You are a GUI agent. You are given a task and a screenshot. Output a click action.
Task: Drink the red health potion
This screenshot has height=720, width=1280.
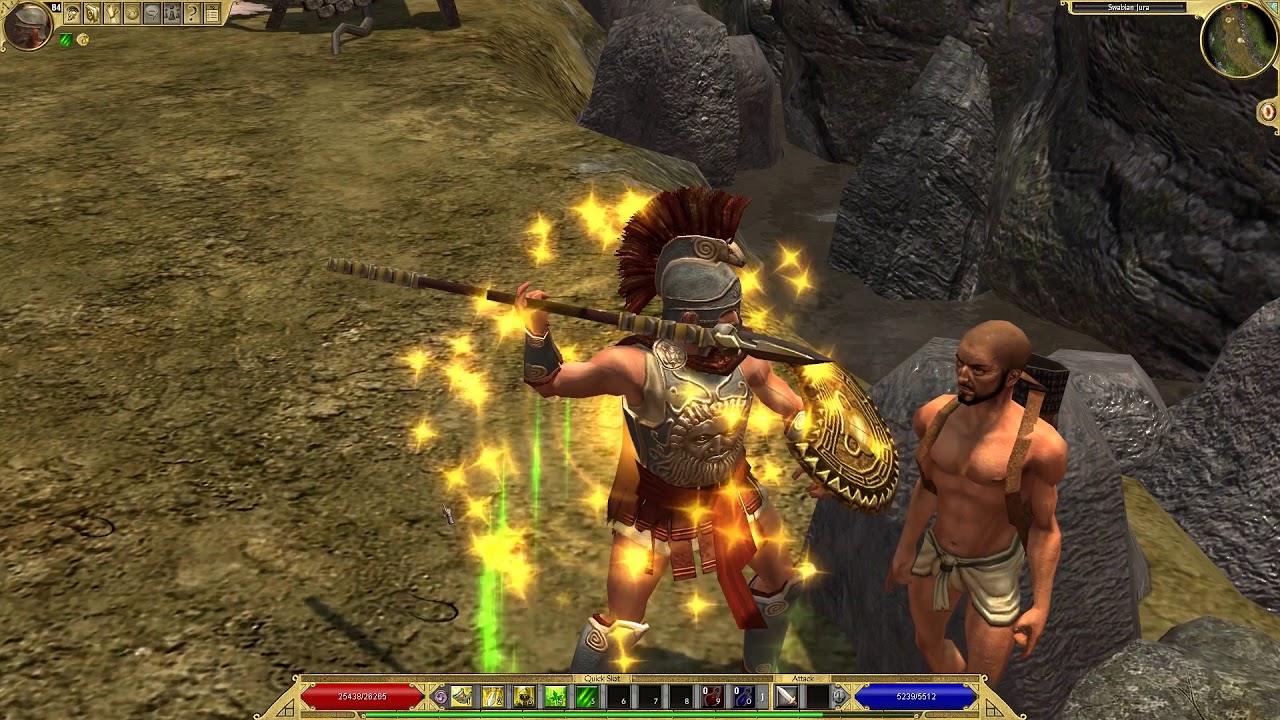711,696
